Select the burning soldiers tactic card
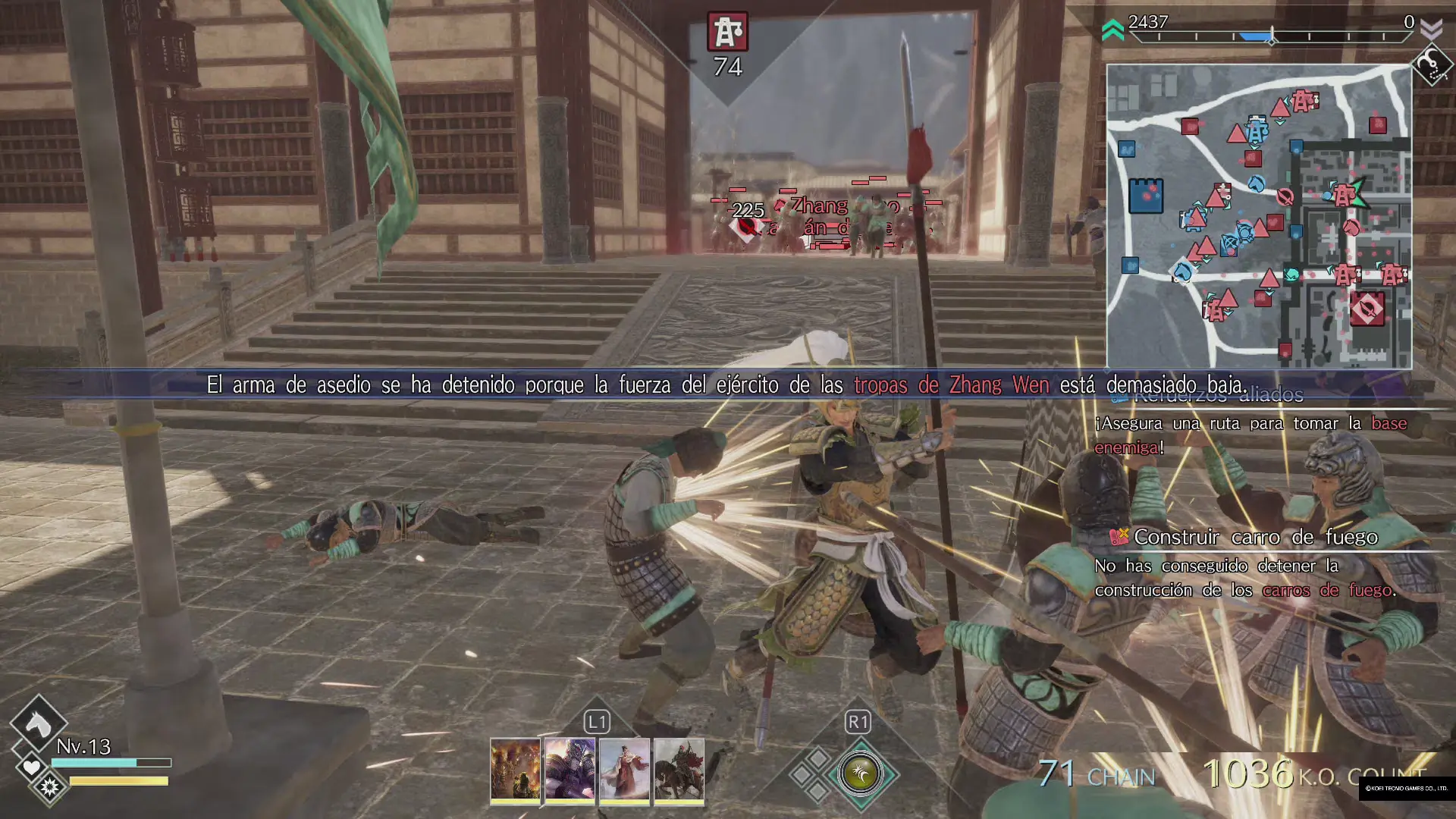The width and height of the screenshot is (1456, 819). click(x=515, y=770)
